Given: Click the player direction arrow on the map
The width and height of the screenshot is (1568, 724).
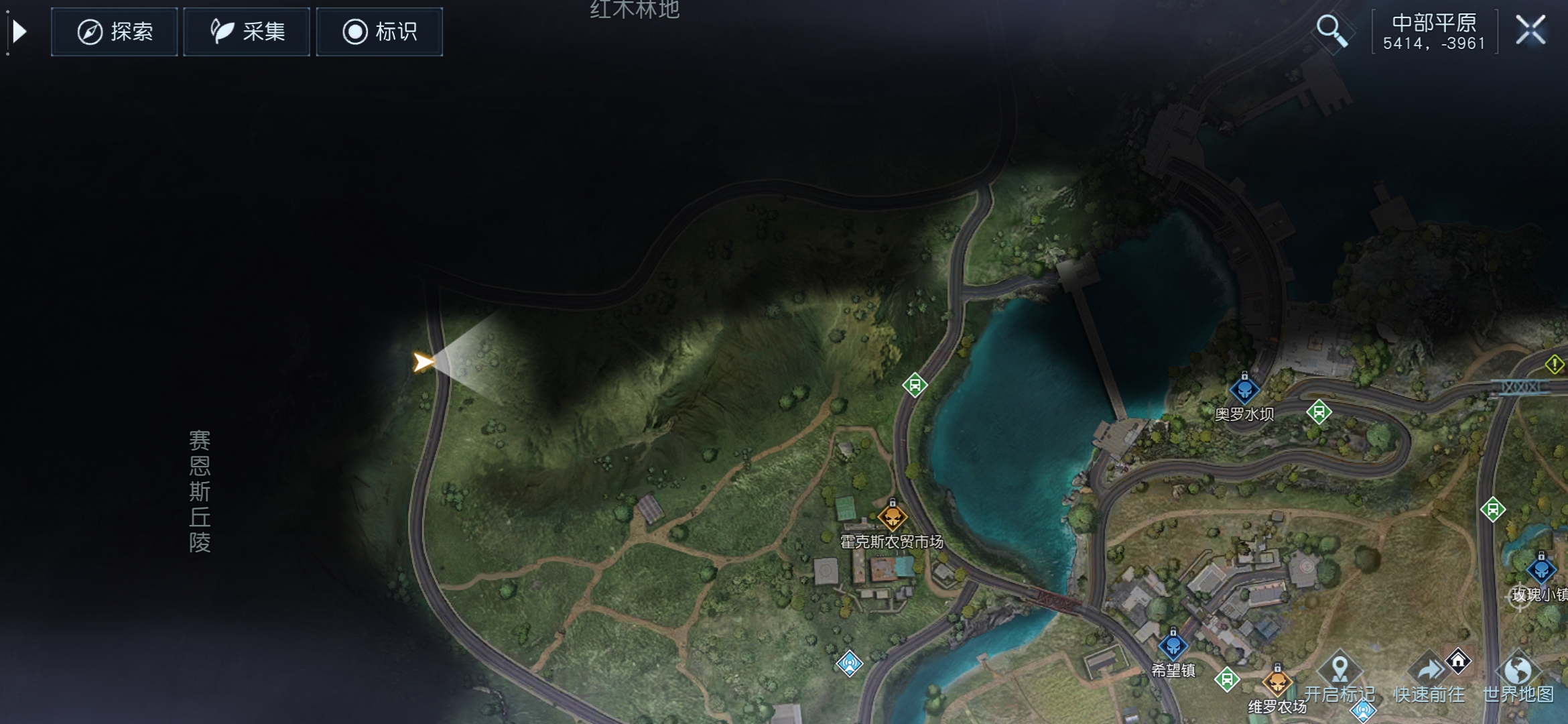Looking at the screenshot, I should [x=425, y=363].
